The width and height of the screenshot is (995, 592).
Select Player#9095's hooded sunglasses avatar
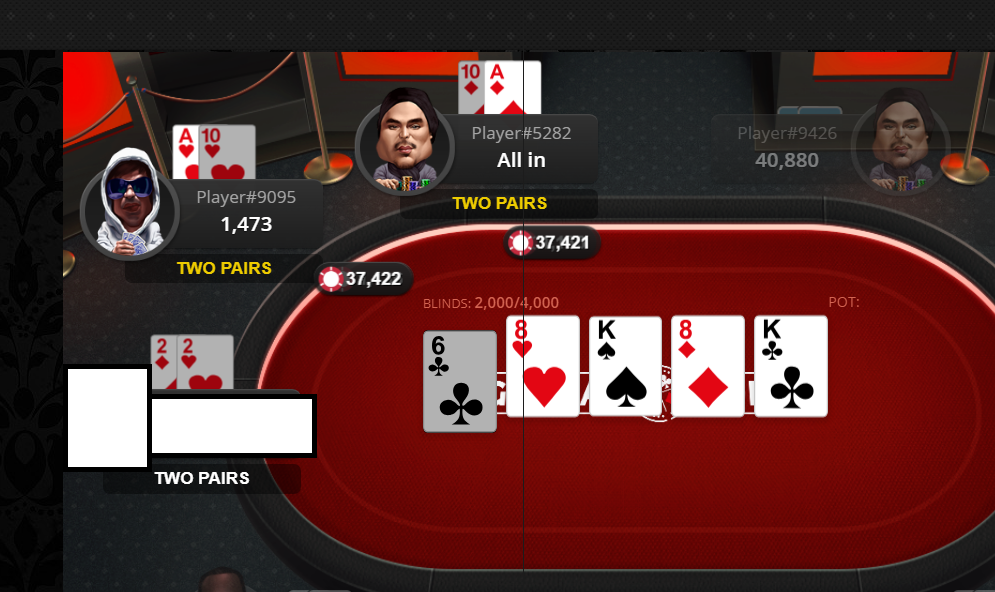(x=129, y=203)
